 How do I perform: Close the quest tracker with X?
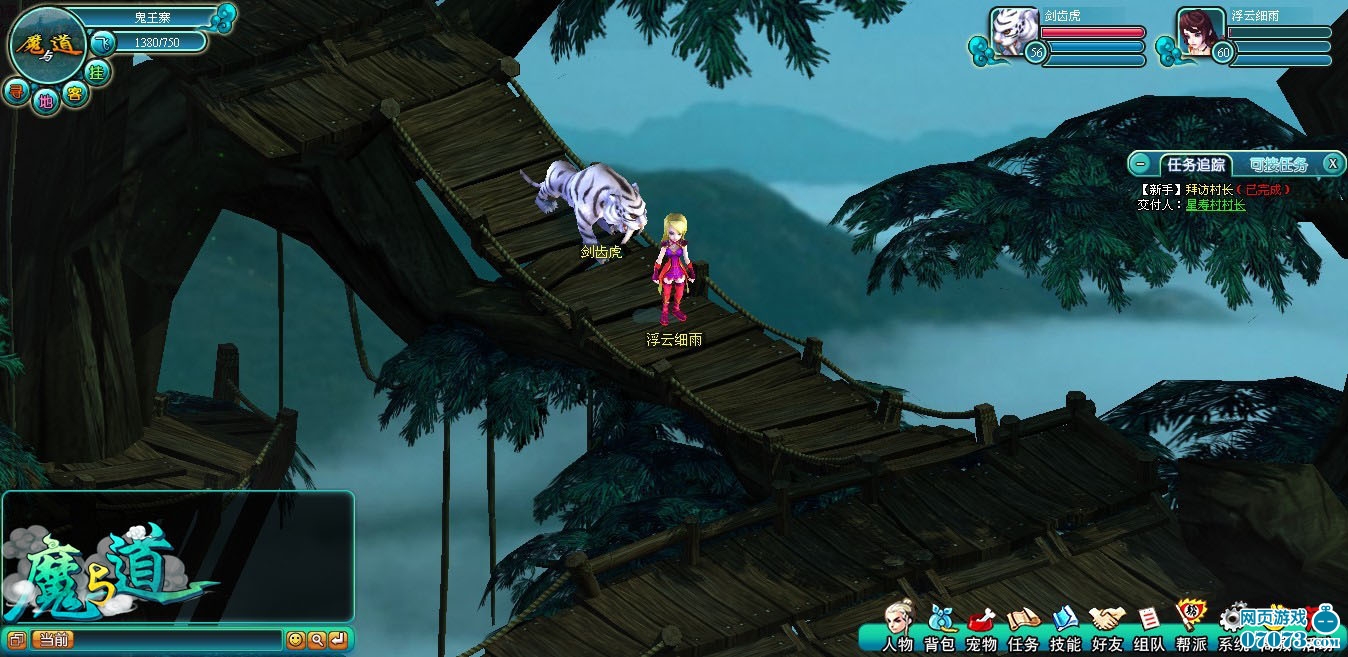click(x=1332, y=164)
